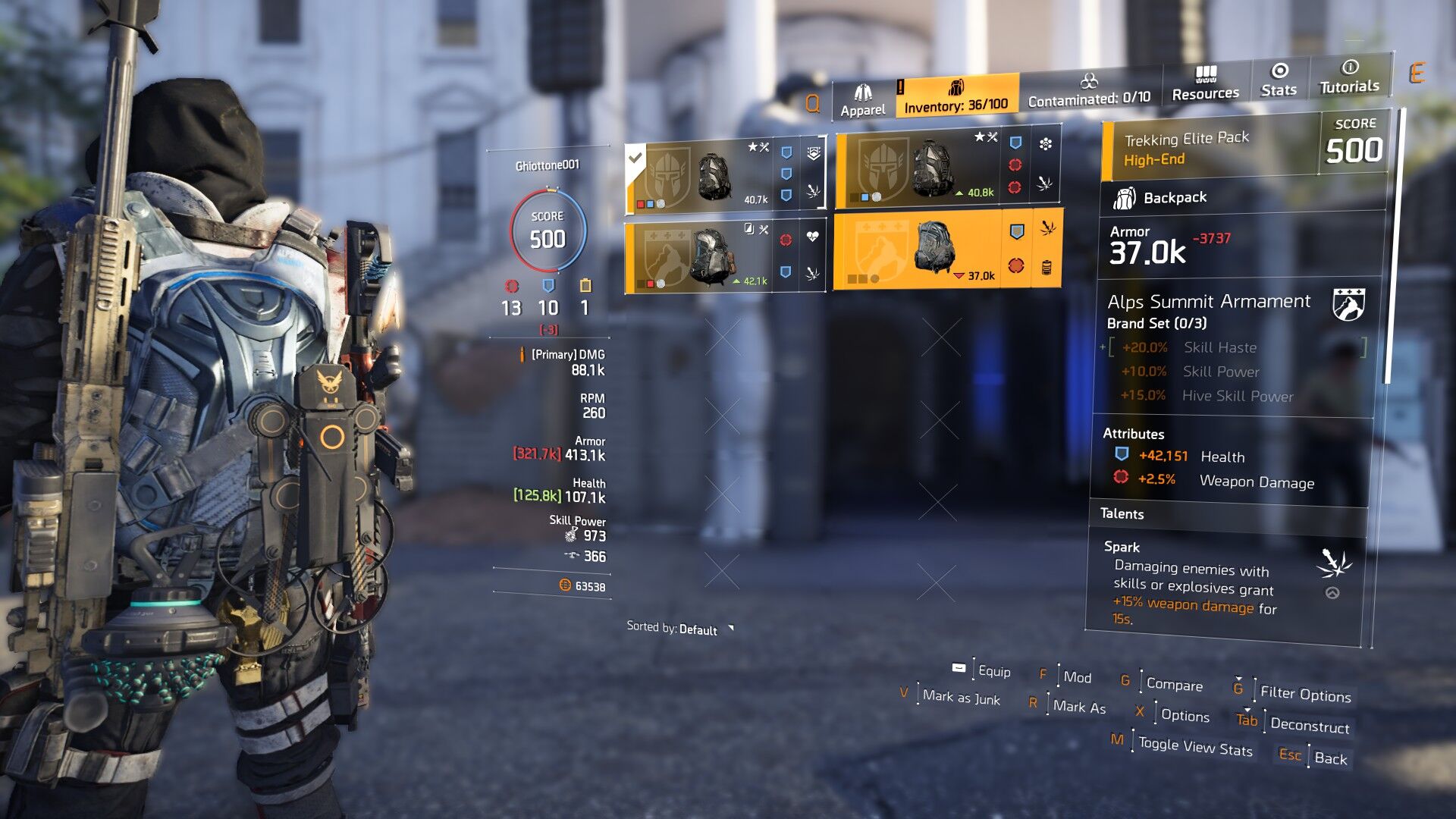Deconstruct the selected backpack

click(1309, 725)
